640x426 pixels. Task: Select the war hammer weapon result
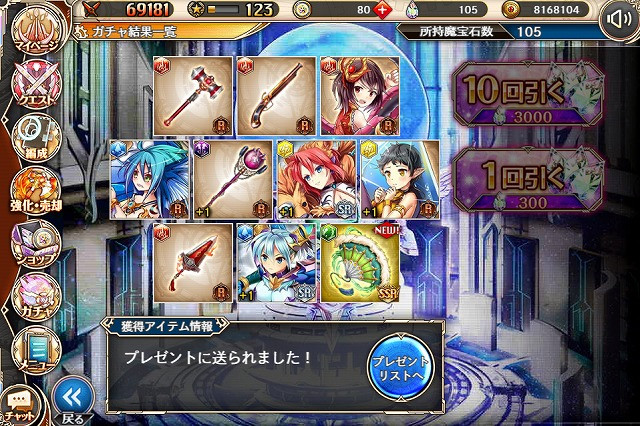[193, 97]
